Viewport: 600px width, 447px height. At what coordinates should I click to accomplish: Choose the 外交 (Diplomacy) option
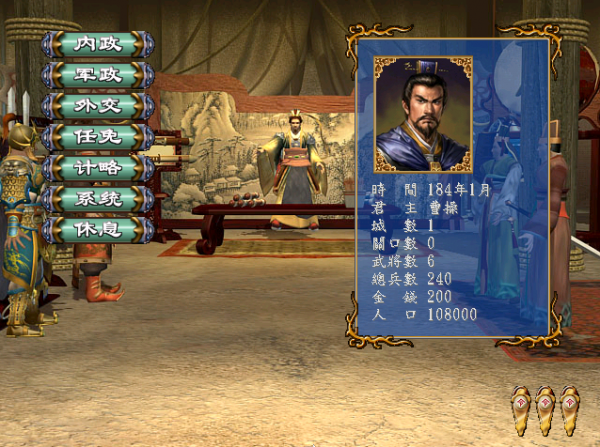[x=98, y=106]
